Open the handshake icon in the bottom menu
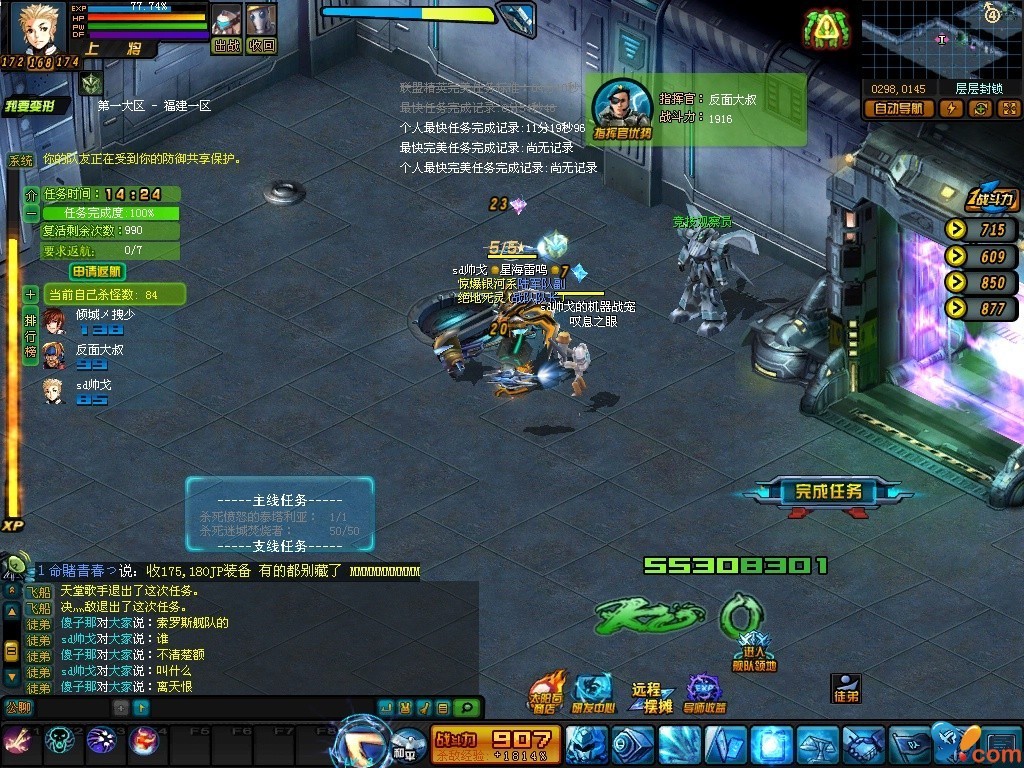 862,745
